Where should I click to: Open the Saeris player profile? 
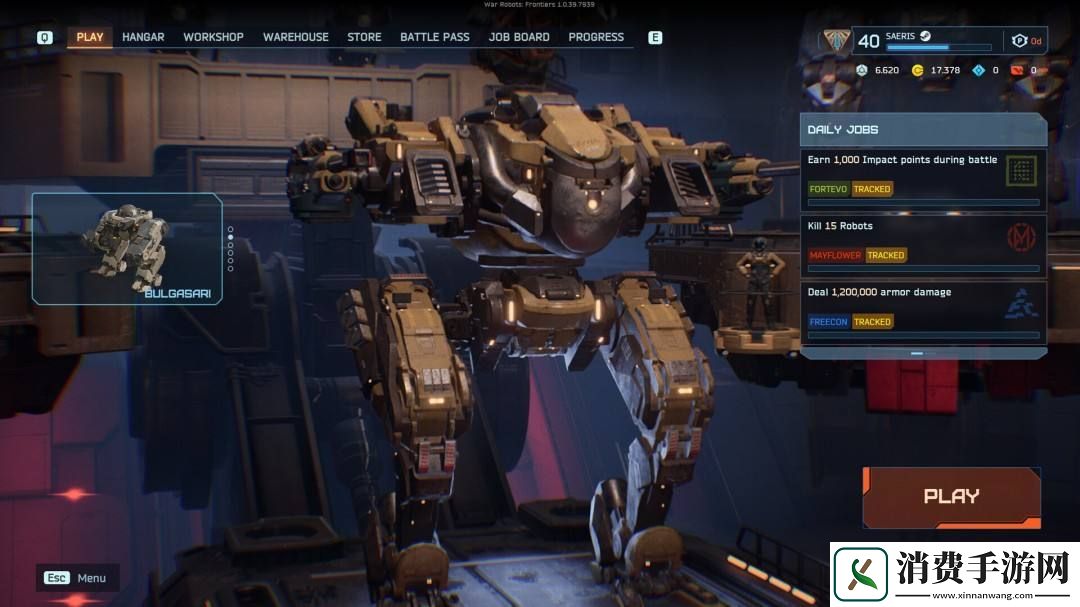tap(920, 40)
